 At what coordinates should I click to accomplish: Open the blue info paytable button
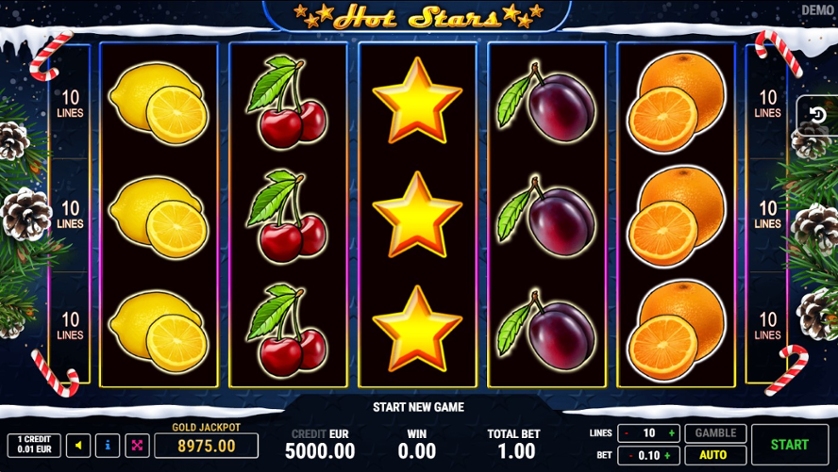pyautogui.click(x=107, y=445)
